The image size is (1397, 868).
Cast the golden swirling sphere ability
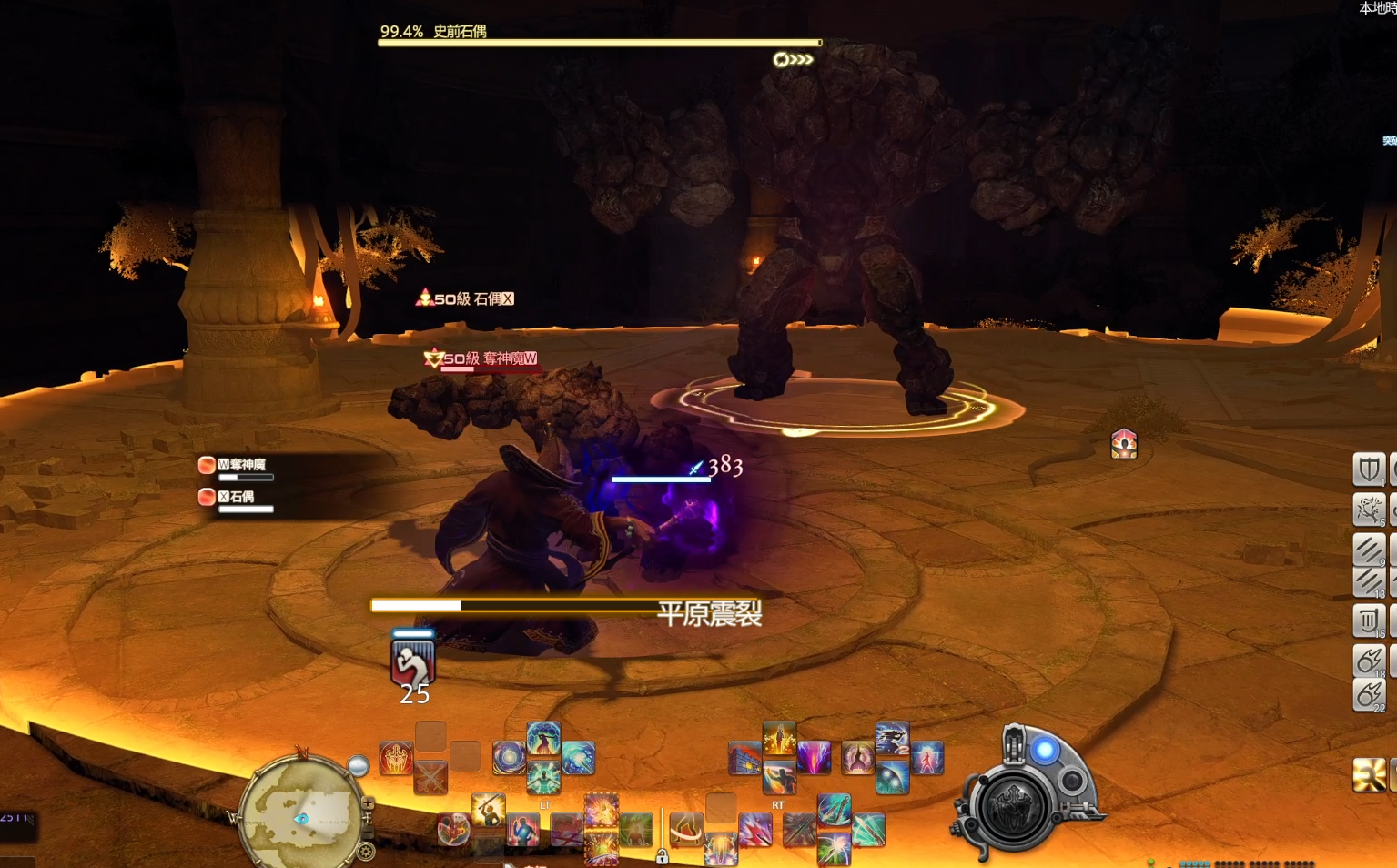point(509,758)
